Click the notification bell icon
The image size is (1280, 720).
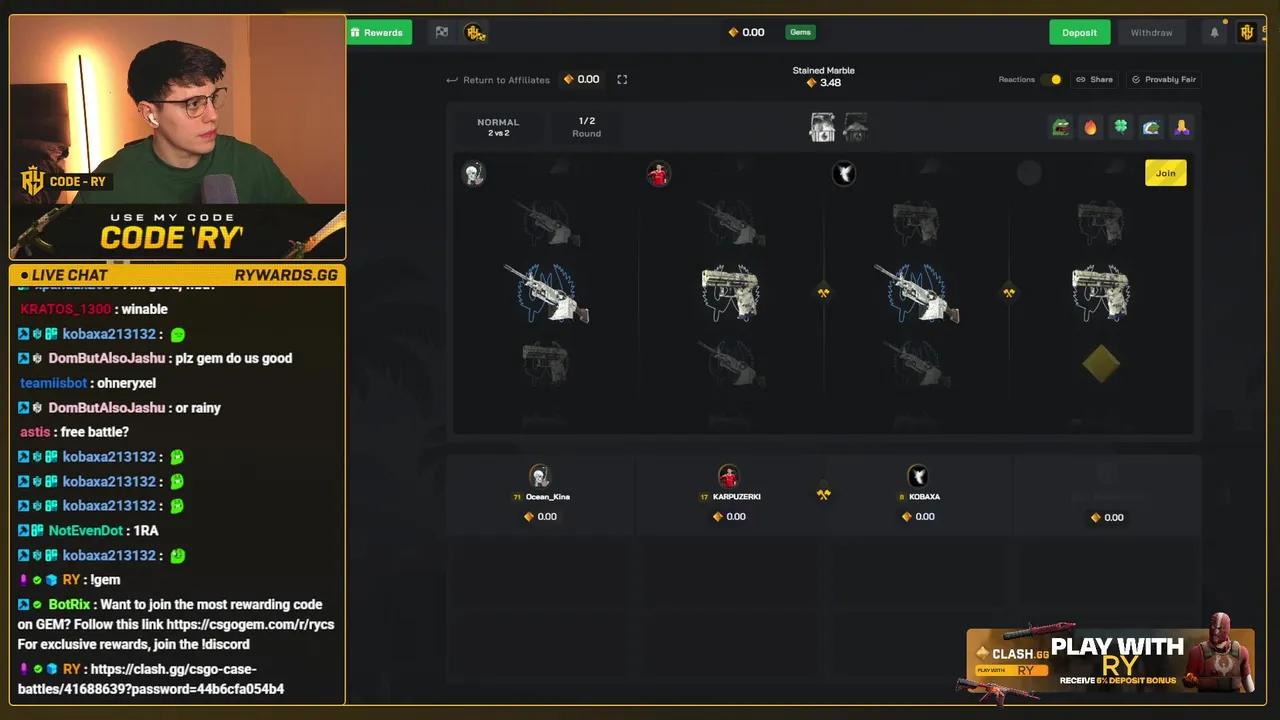(x=1214, y=32)
